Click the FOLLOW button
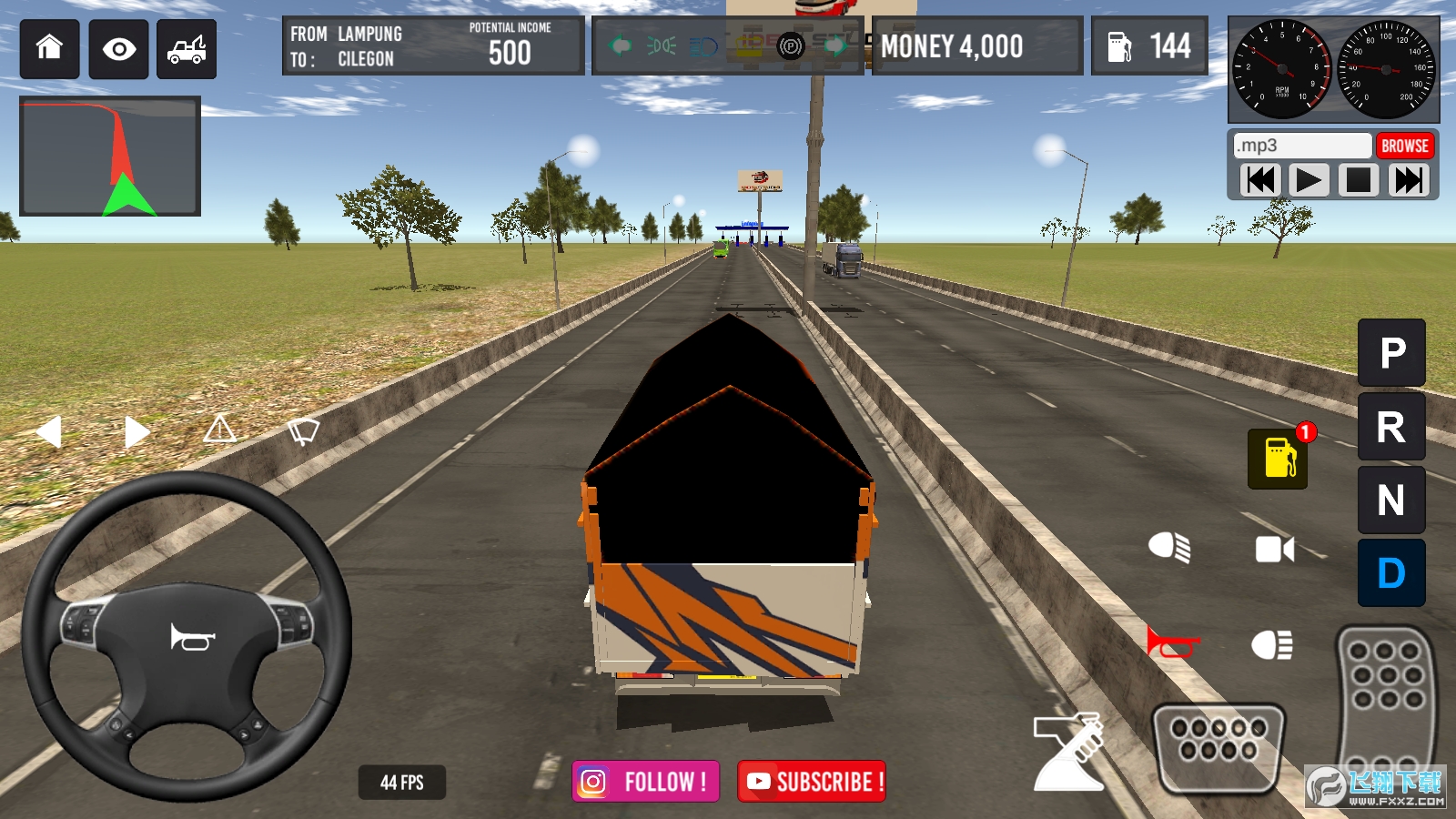The image size is (1456, 819). pos(646,781)
